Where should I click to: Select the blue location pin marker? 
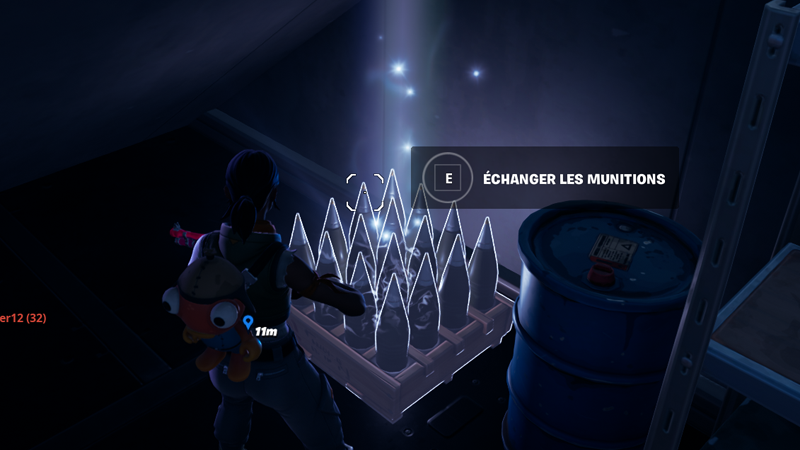[247, 322]
